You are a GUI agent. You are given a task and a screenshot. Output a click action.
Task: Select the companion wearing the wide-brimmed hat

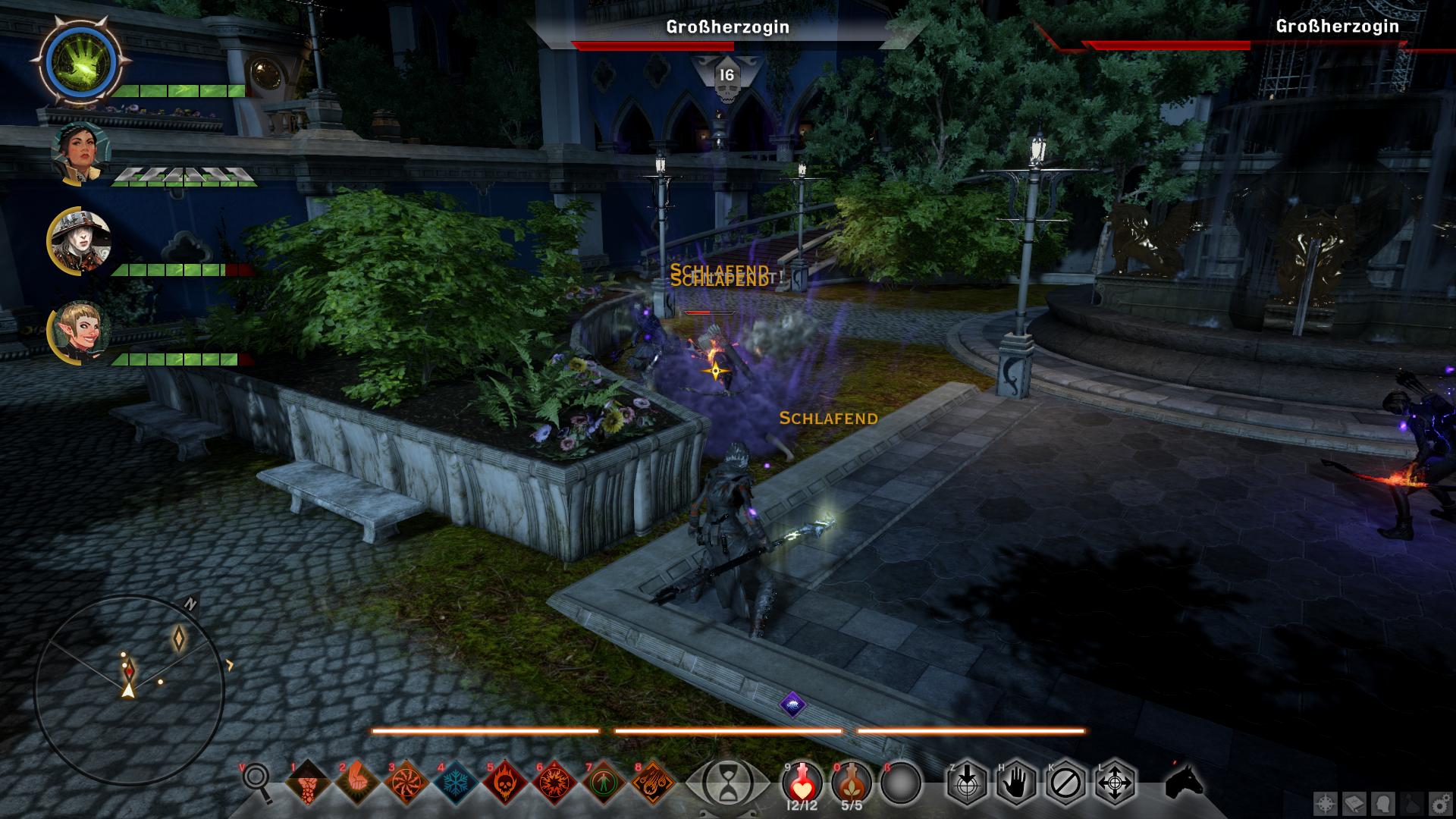(x=80, y=243)
